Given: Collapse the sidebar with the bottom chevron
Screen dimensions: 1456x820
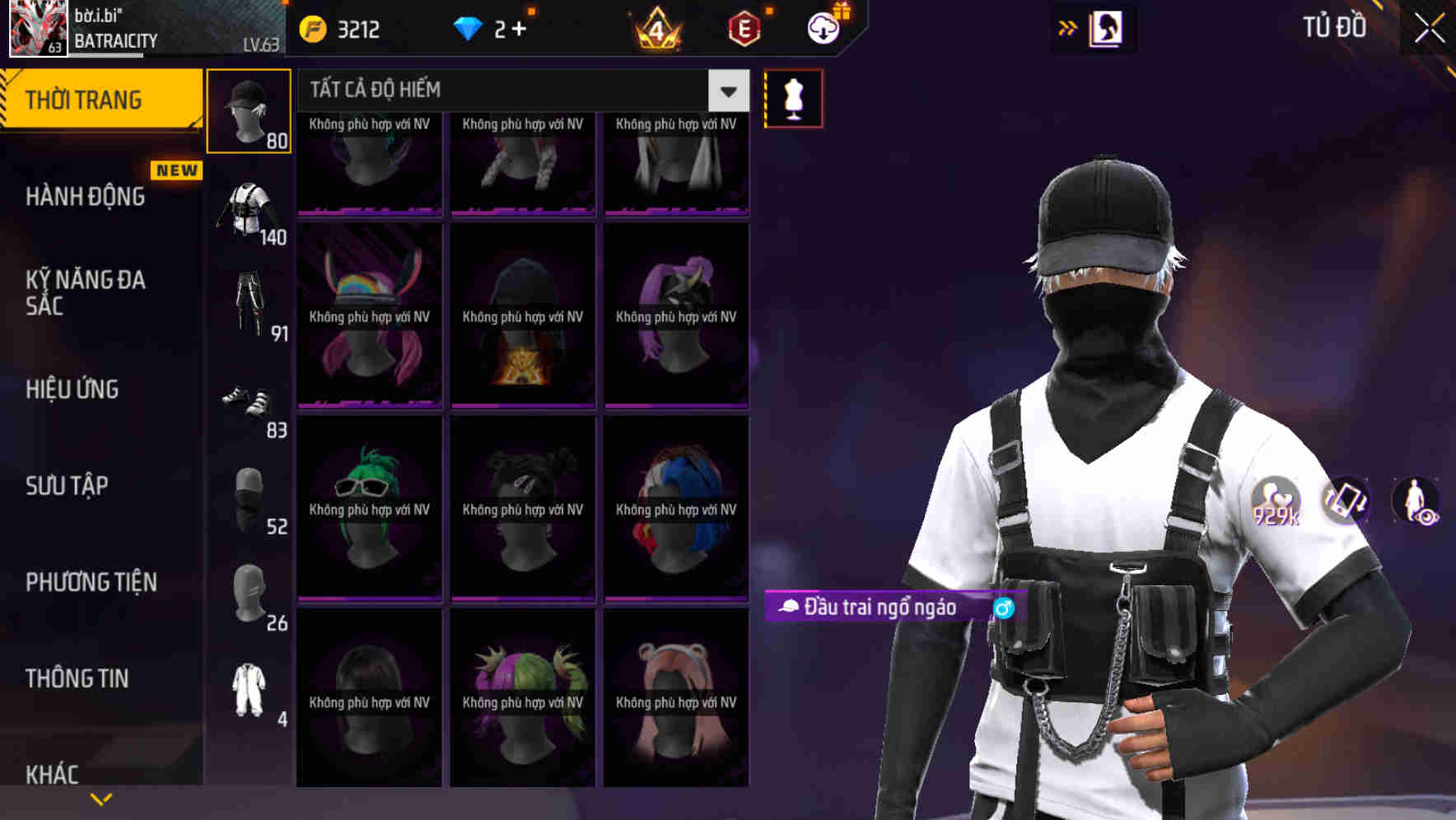Looking at the screenshot, I should pyautogui.click(x=100, y=797).
